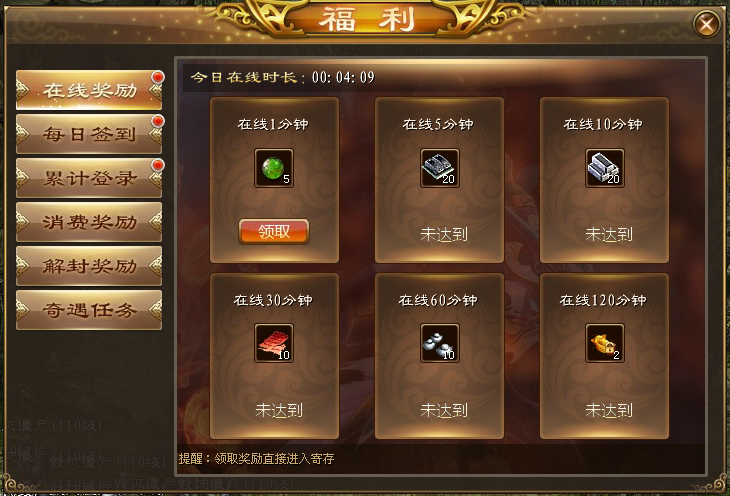The image size is (730, 496).
Task: Select the 在线120分钟 gold reward icon
Action: pos(604,344)
